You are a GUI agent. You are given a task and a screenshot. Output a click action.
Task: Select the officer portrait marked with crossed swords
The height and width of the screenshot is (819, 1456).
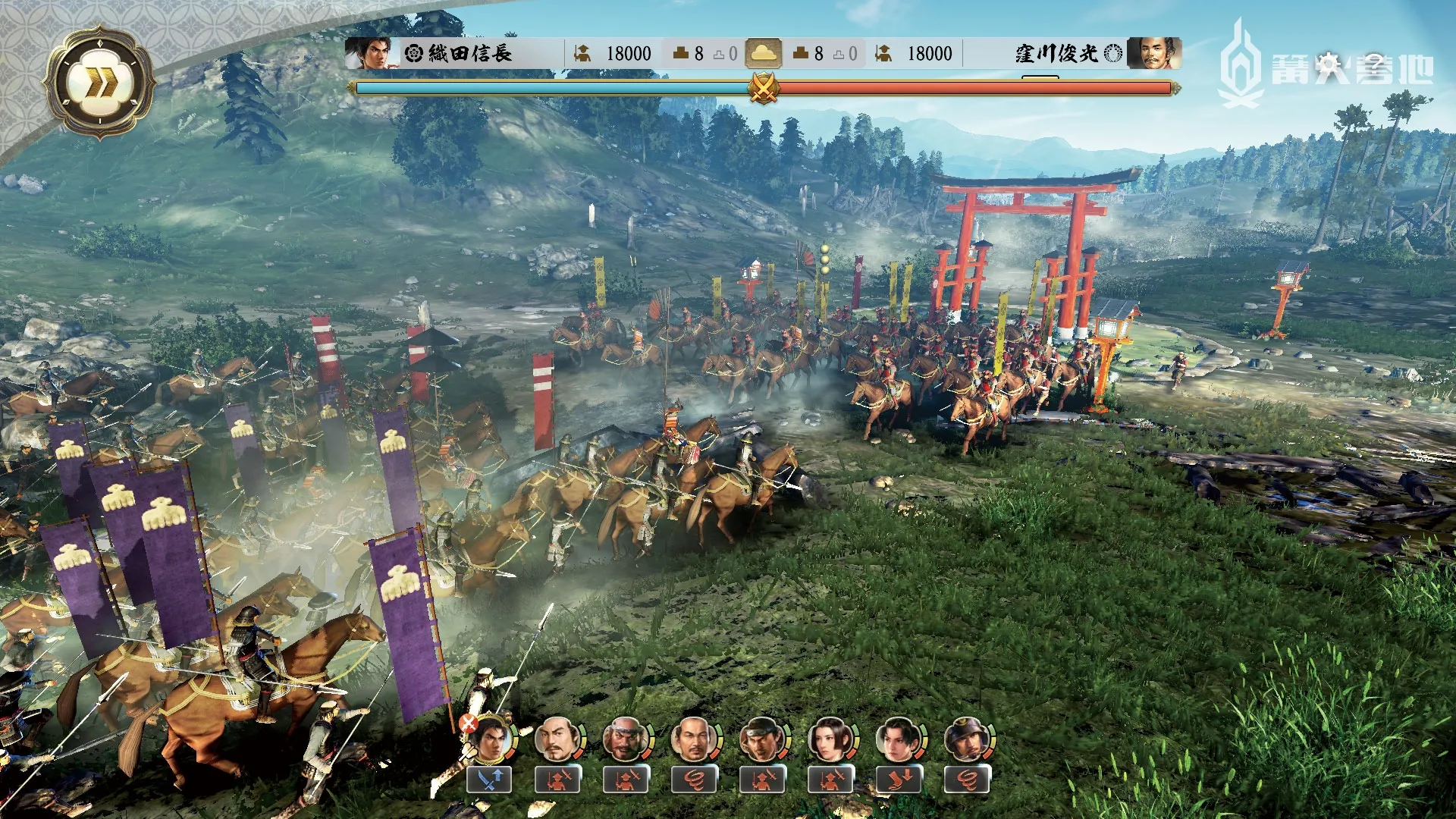[x=489, y=739]
